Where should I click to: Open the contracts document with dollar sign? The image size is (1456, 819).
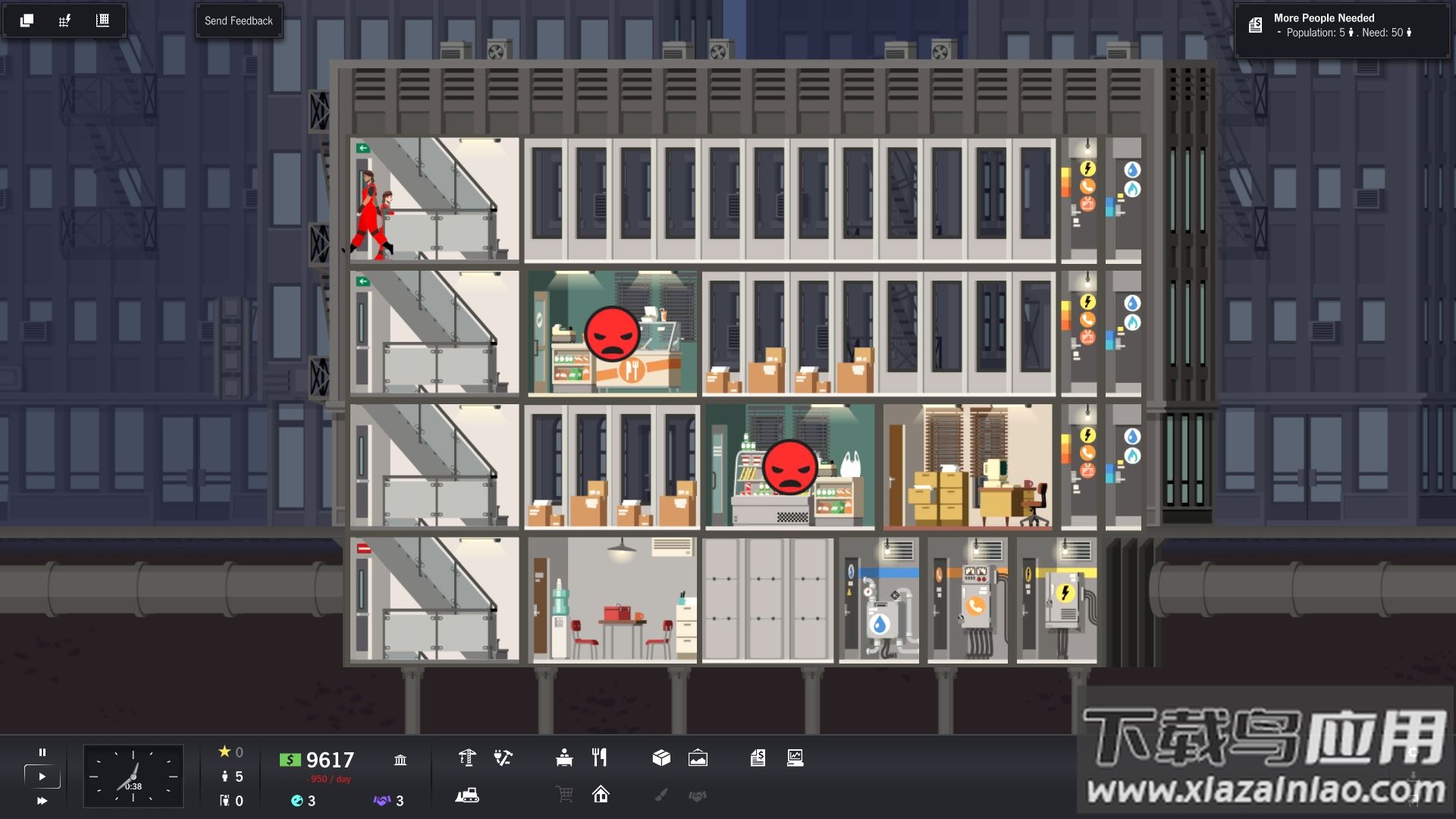[758, 758]
